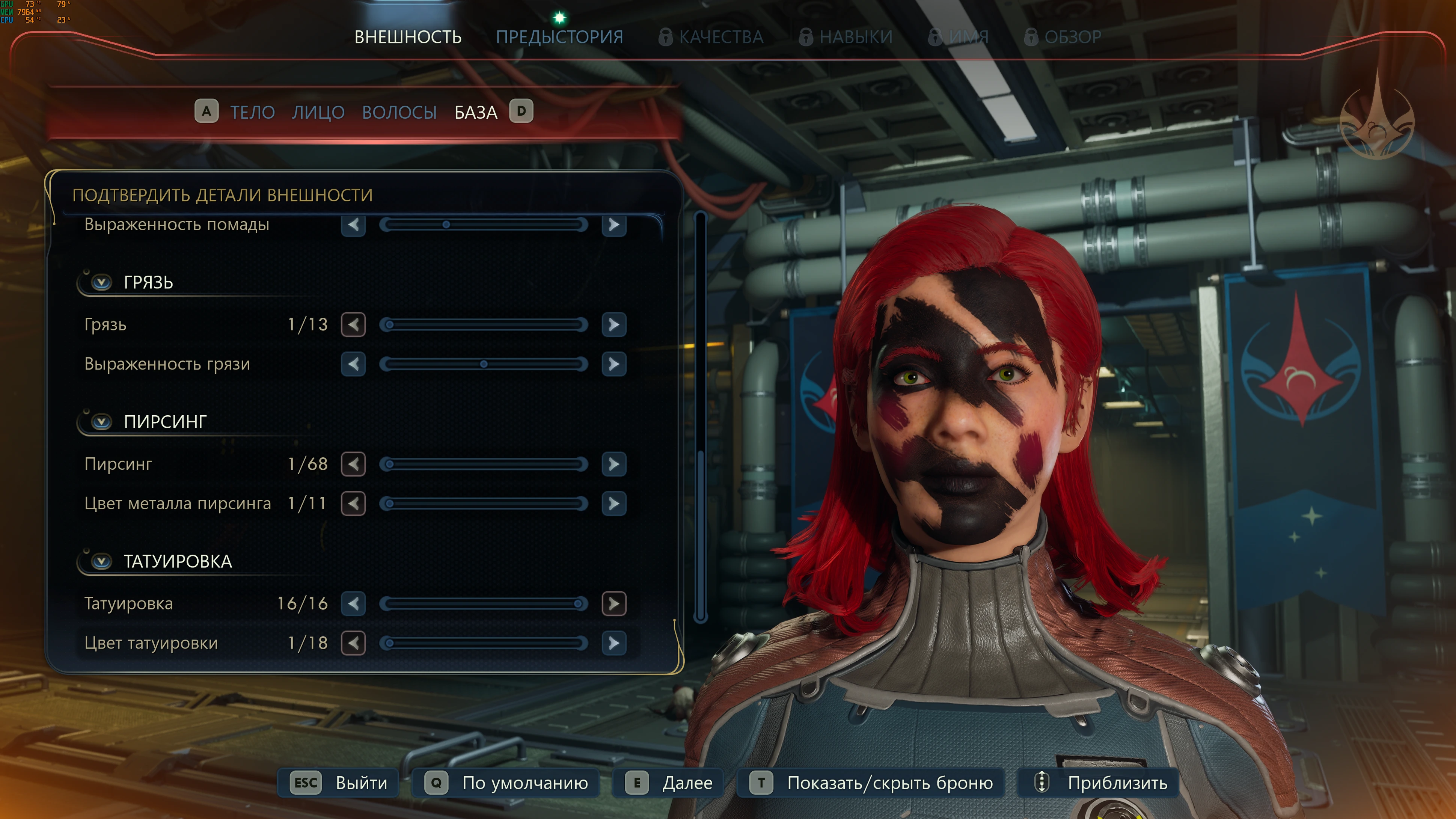Viewport: 1456px width, 819px height.
Task: Reset appearance with По умолчанию
Action: (x=506, y=783)
